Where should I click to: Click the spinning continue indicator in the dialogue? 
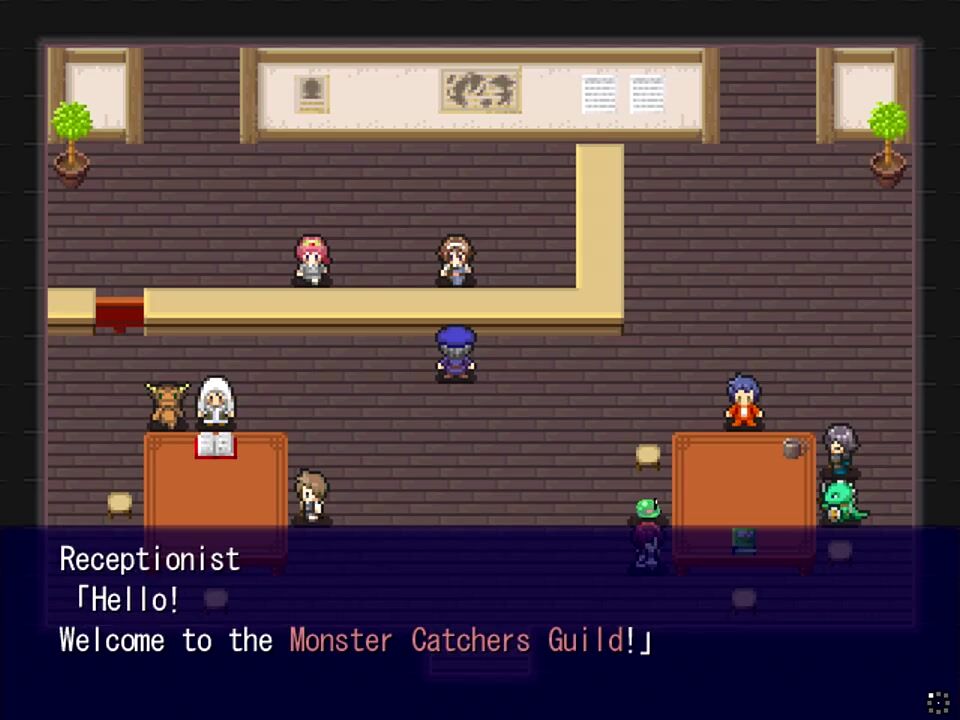coord(938,701)
